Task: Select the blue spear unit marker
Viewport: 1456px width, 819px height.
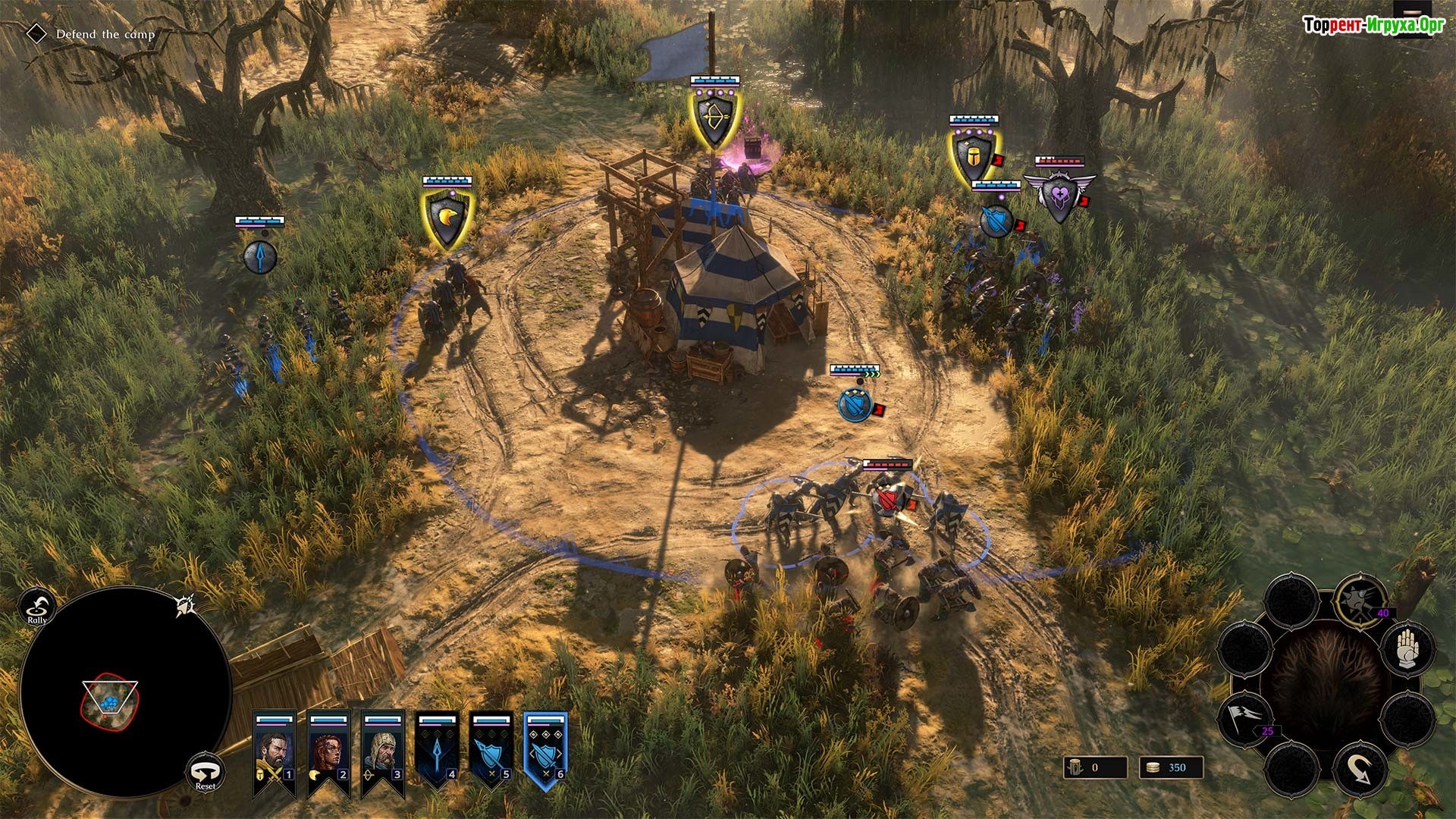Action: pyautogui.click(x=259, y=256)
